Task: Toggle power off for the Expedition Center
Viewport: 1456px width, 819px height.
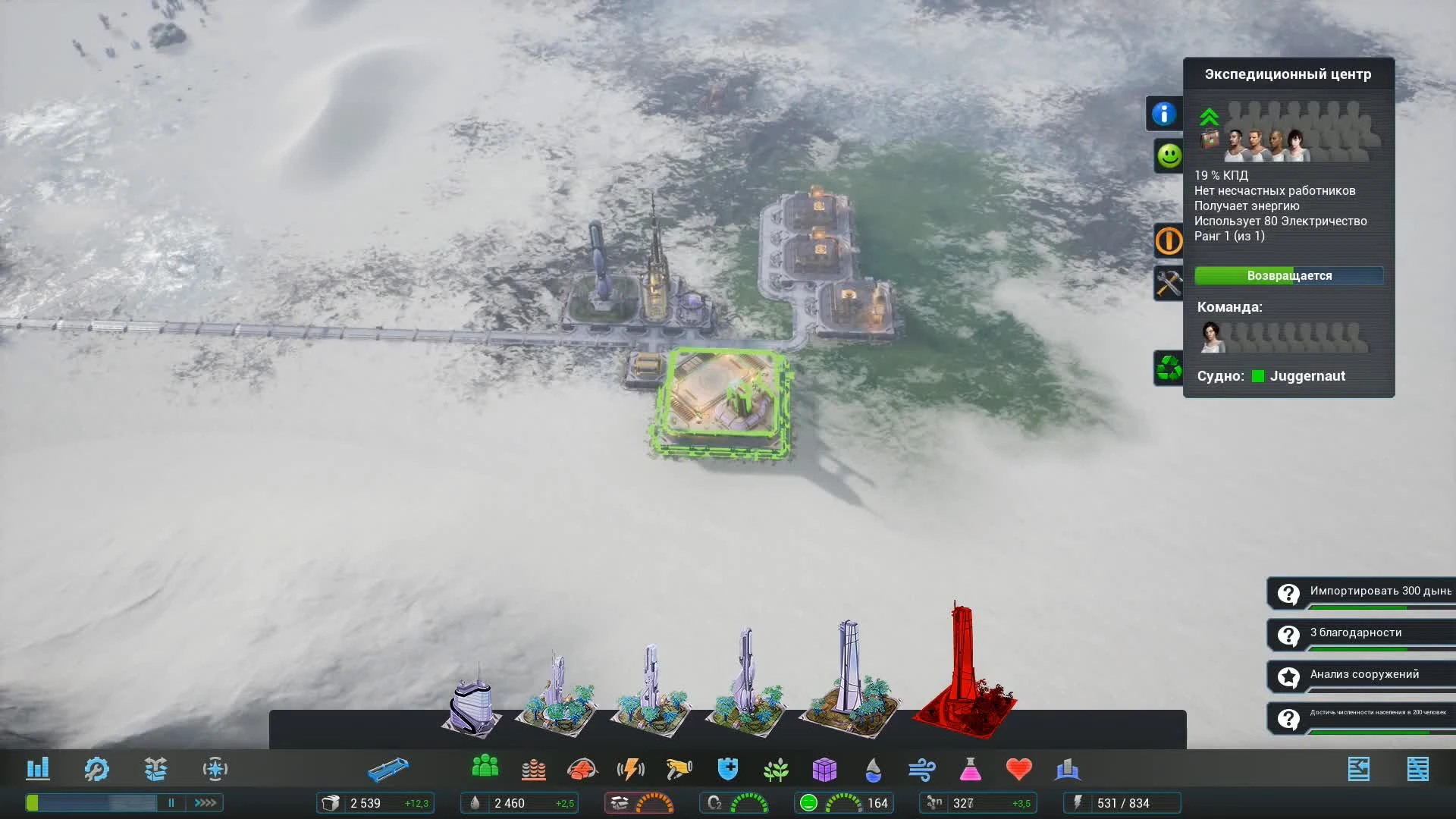Action: coord(1168,241)
